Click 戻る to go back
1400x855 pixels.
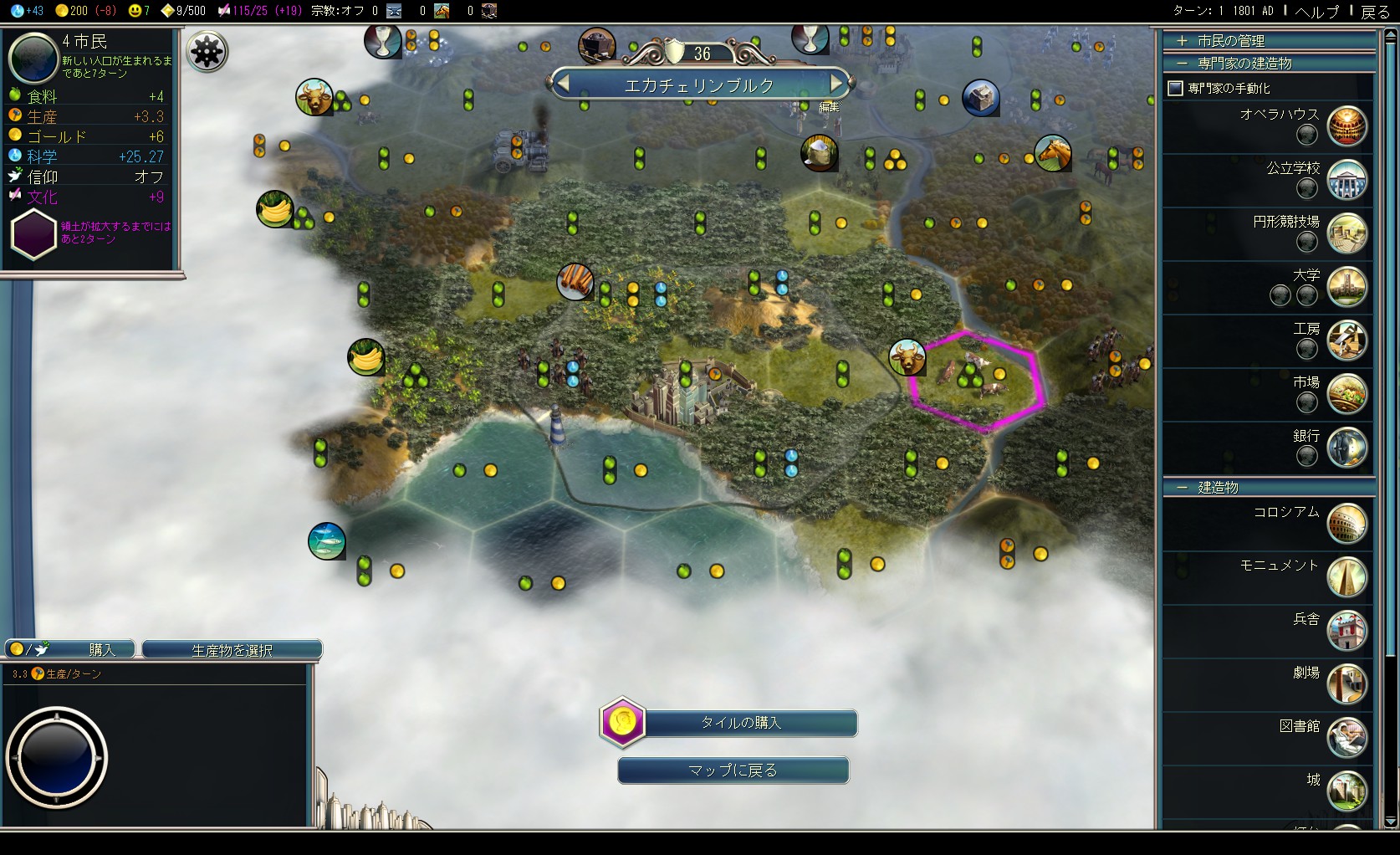pyautogui.click(x=1375, y=11)
